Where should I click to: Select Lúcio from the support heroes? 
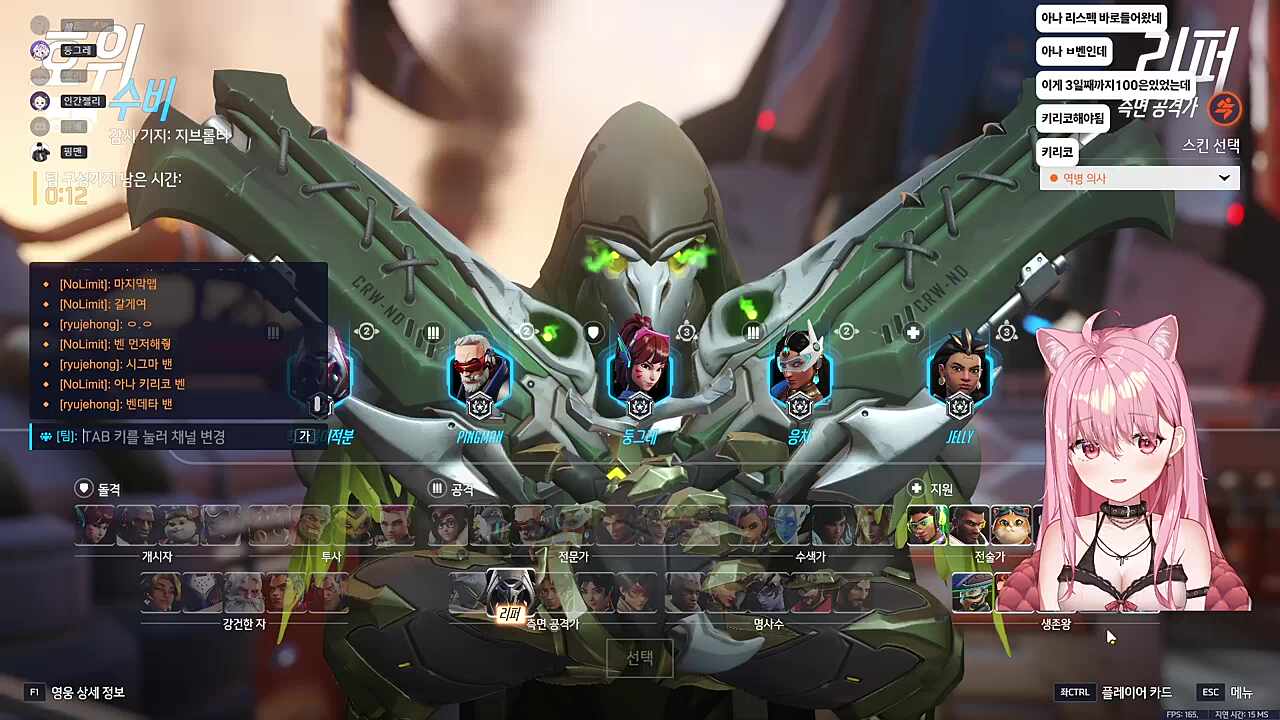pyautogui.click(x=927, y=525)
